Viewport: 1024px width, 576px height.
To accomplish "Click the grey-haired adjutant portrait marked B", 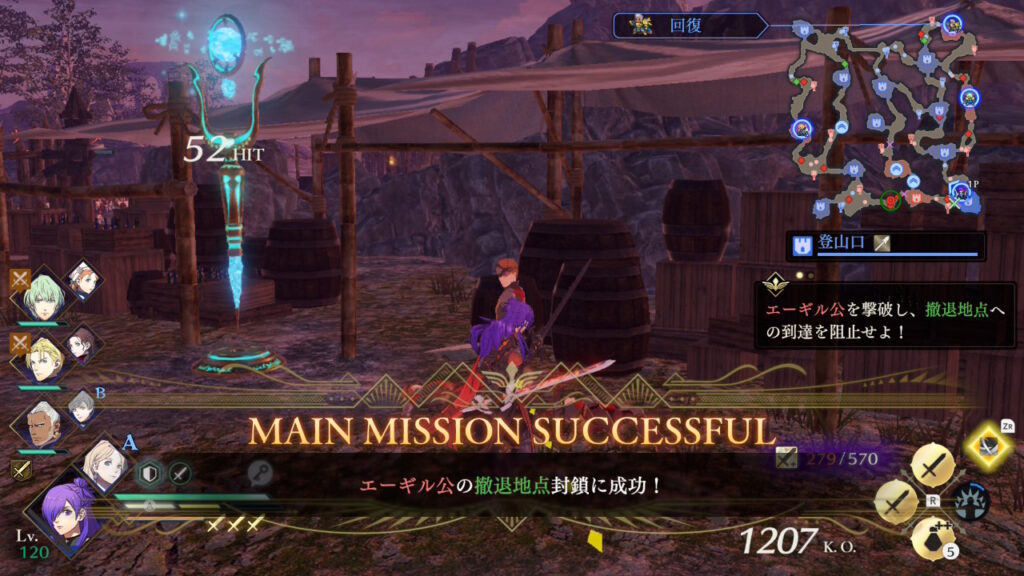I will click(83, 407).
